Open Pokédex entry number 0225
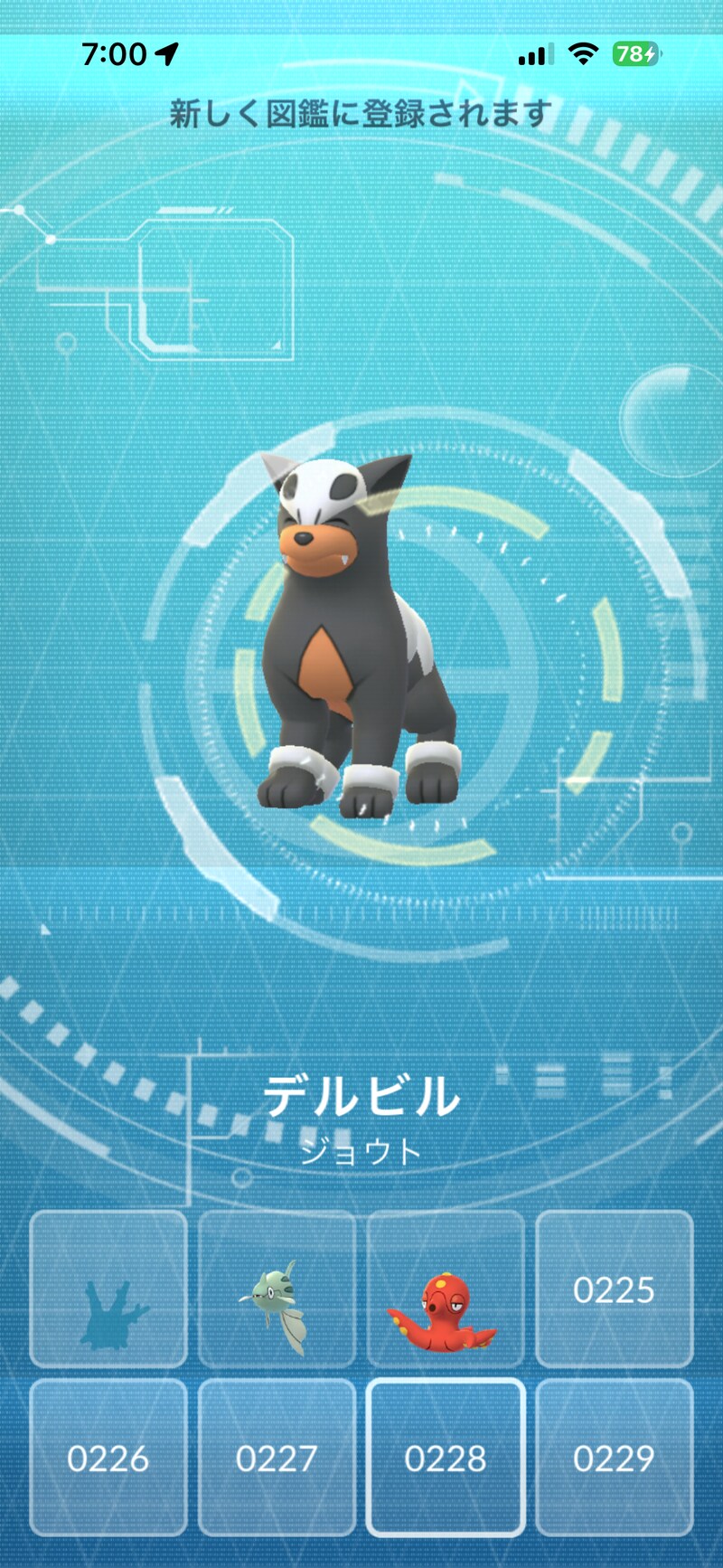723x1568 pixels. tap(615, 1289)
